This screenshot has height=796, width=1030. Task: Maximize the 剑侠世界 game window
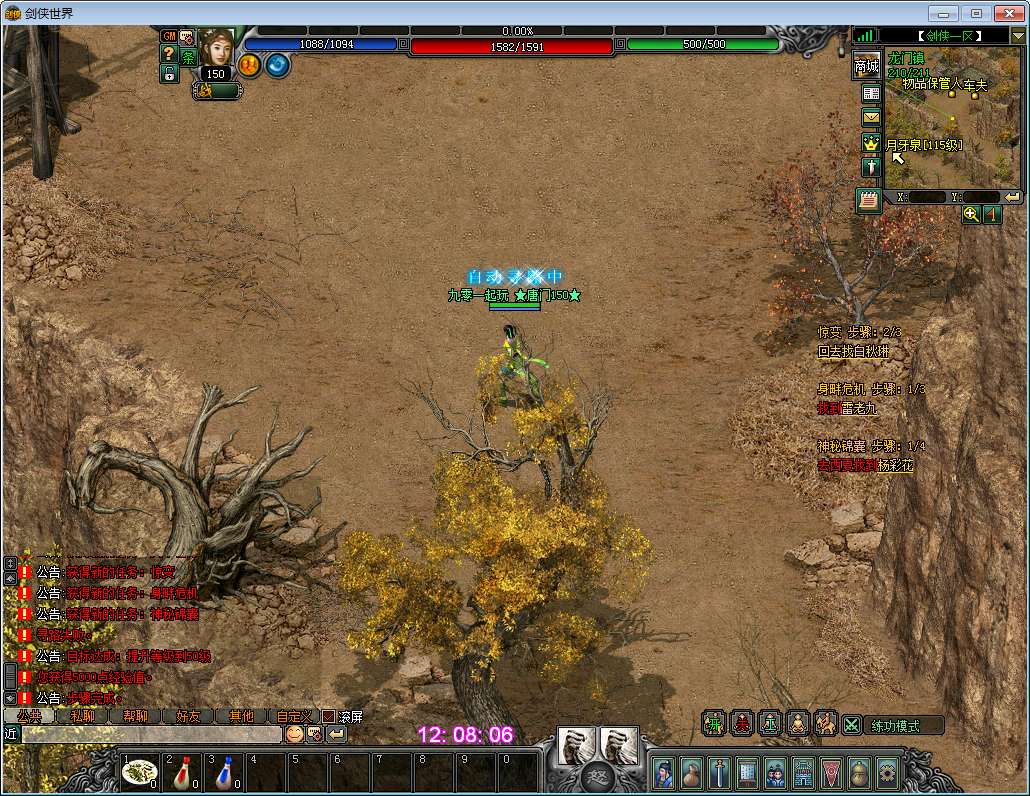pyautogui.click(x=977, y=13)
